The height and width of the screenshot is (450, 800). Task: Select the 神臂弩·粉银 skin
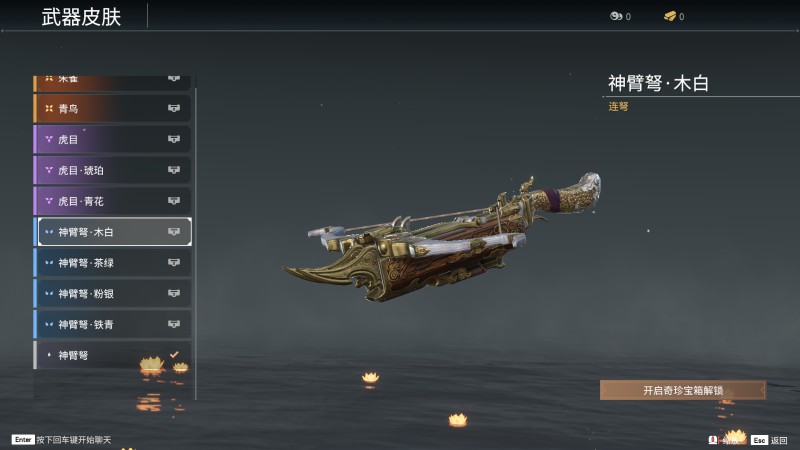112,294
